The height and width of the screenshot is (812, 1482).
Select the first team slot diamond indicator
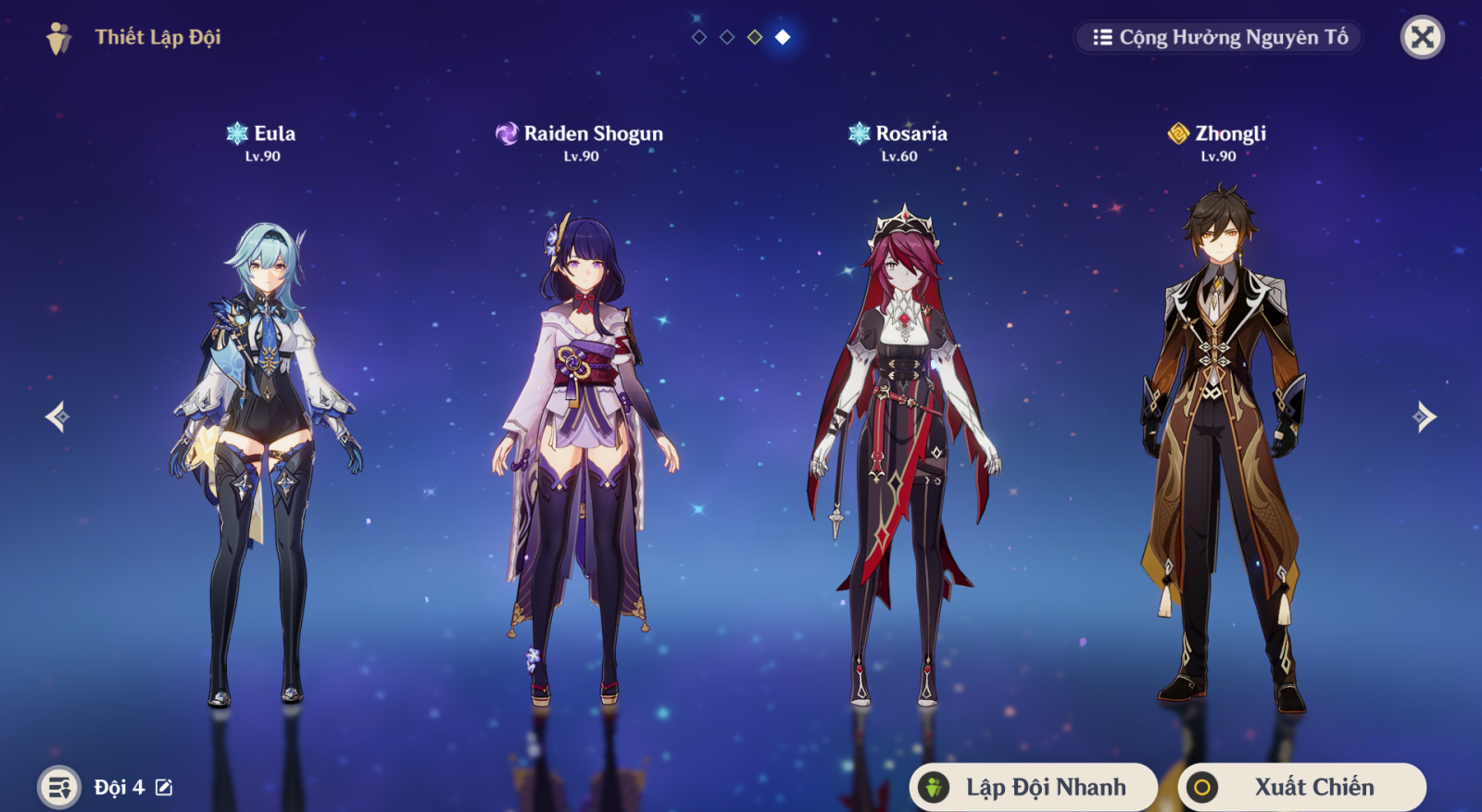coord(699,39)
